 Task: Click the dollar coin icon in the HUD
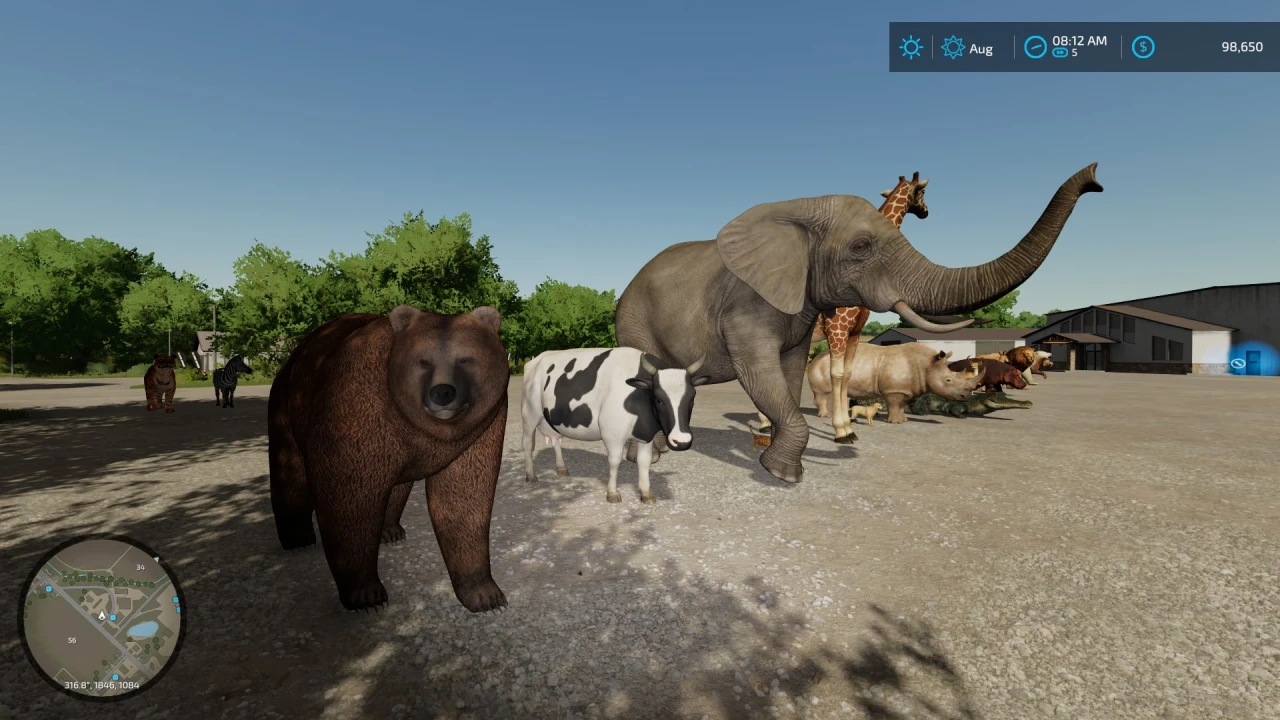click(x=1143, y=47)
